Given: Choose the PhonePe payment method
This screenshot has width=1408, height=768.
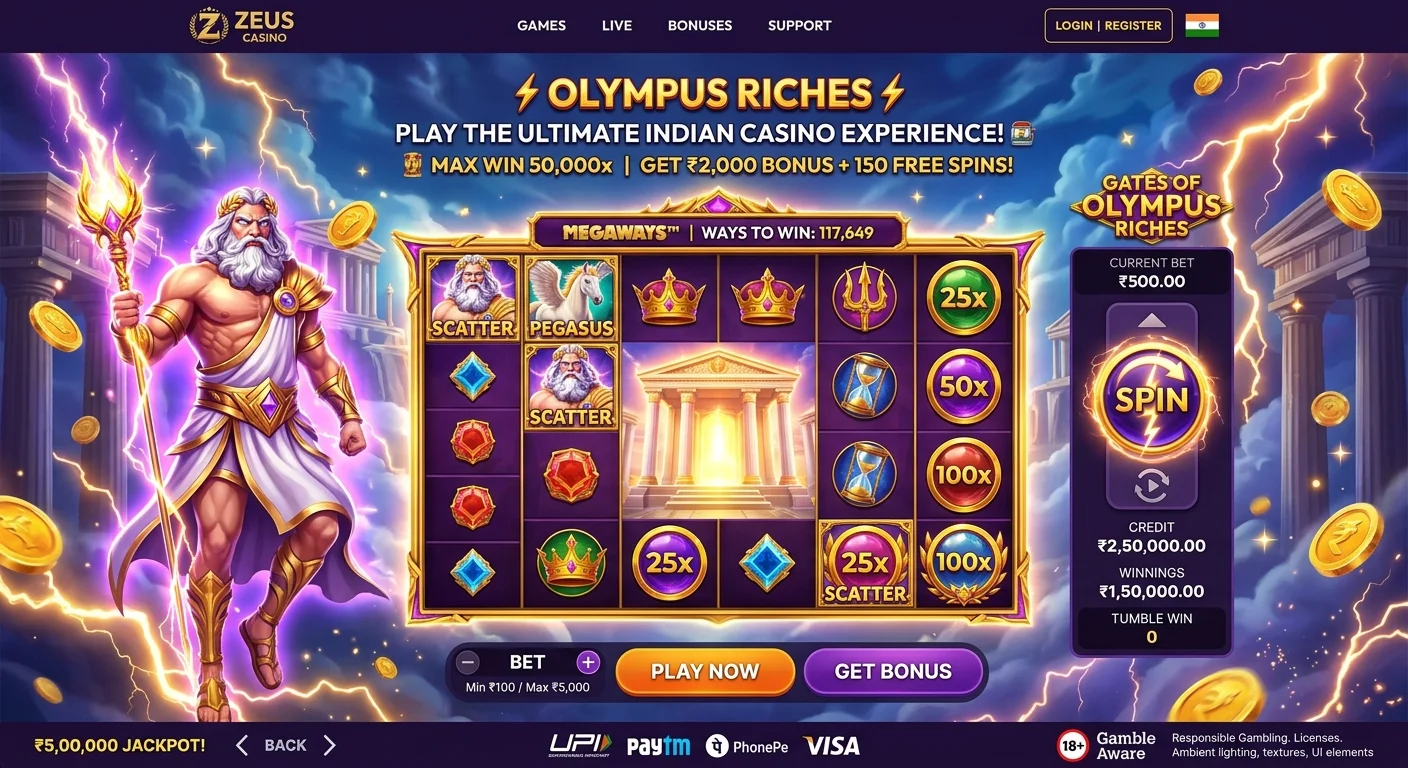Looking at the screenshot, I should [747, 745].
